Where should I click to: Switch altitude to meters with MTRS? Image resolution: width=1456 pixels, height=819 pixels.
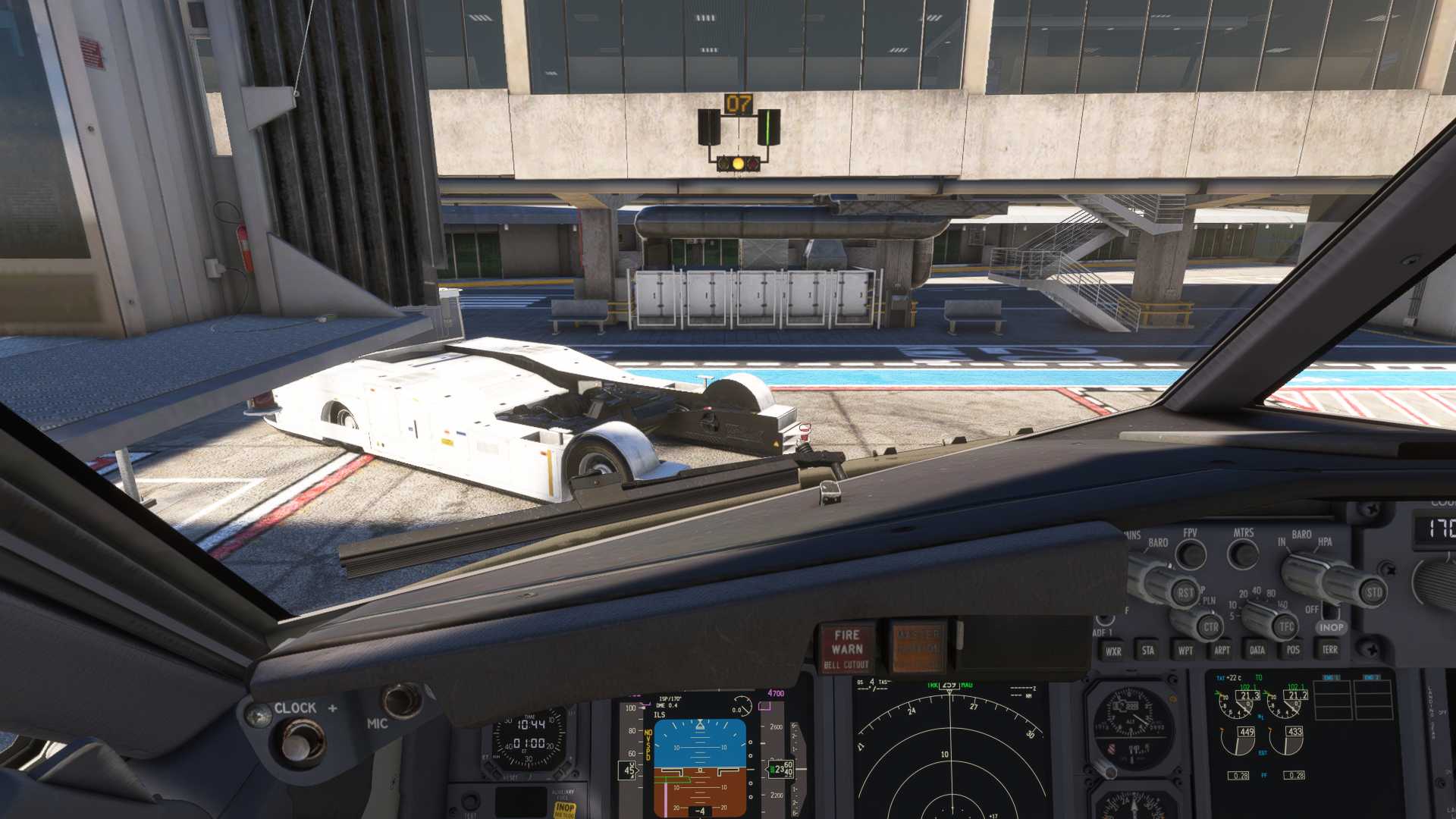(x=1243, y=554)
